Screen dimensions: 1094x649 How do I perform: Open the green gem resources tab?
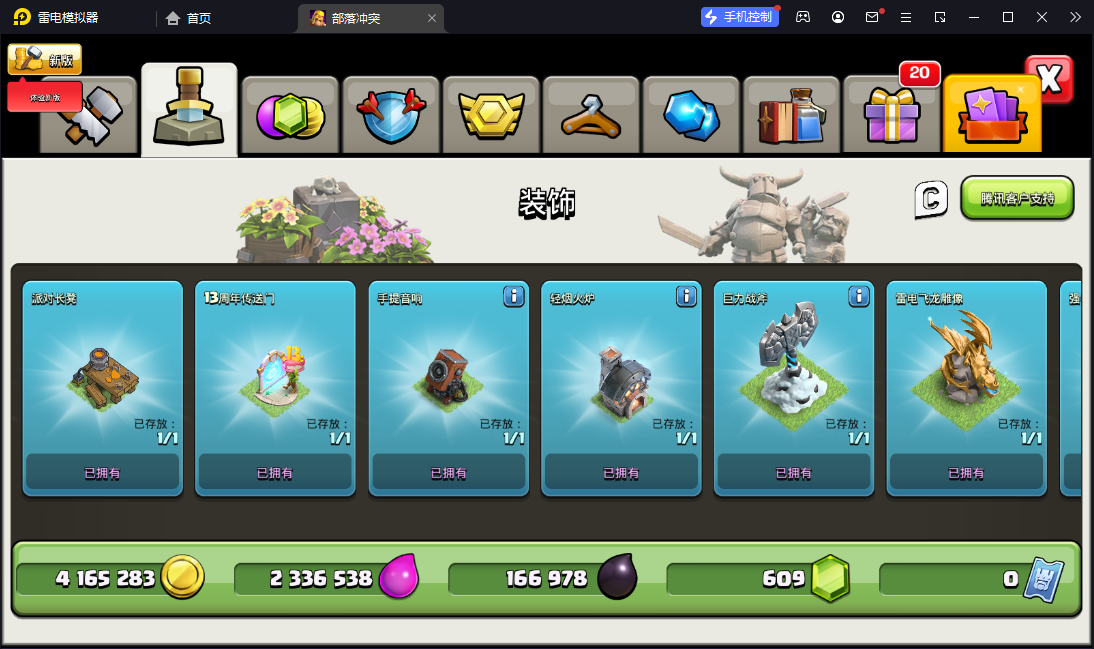290,116
